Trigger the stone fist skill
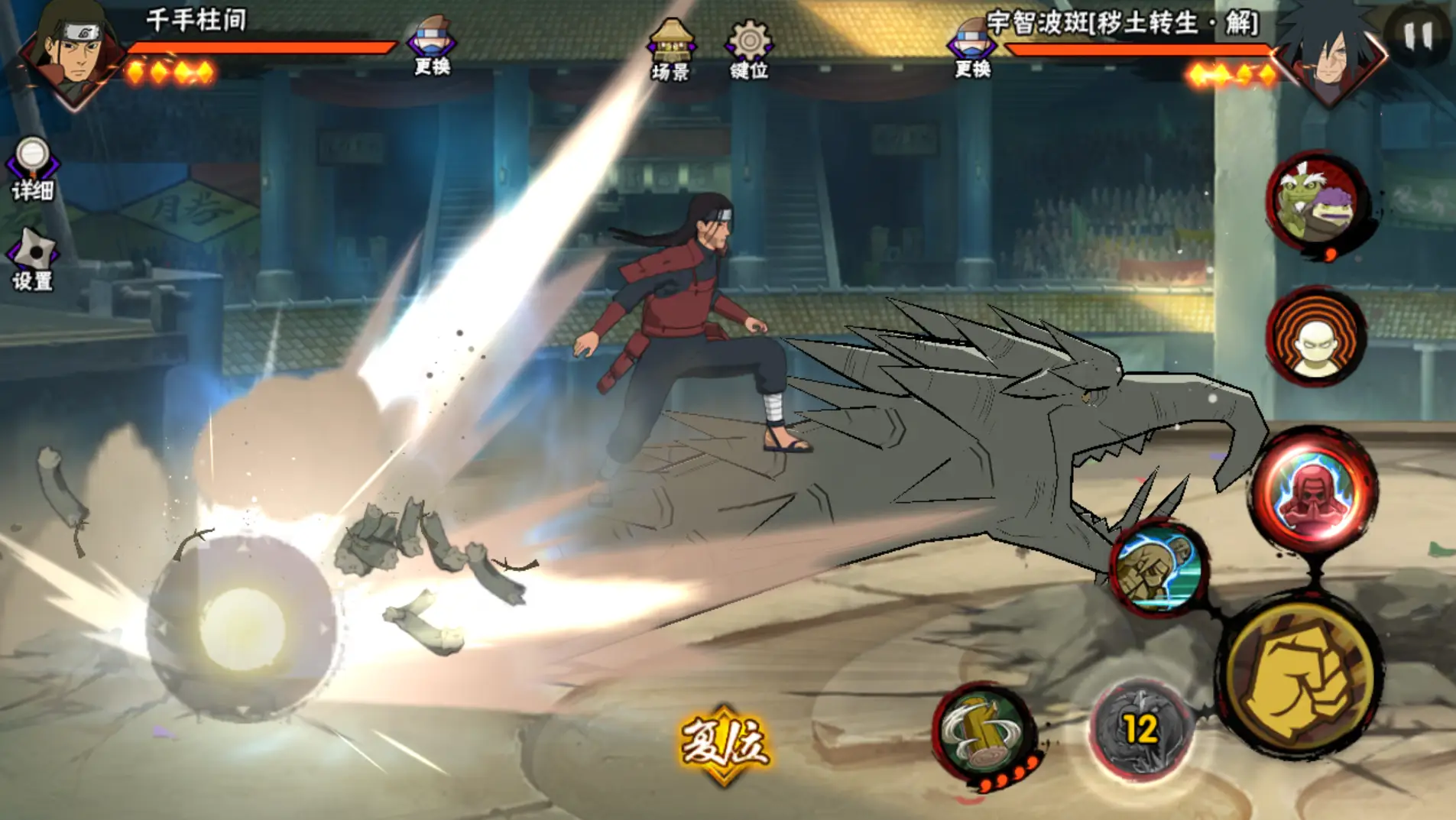Viewport: 1456px width, 820px height. [1157, 567]
